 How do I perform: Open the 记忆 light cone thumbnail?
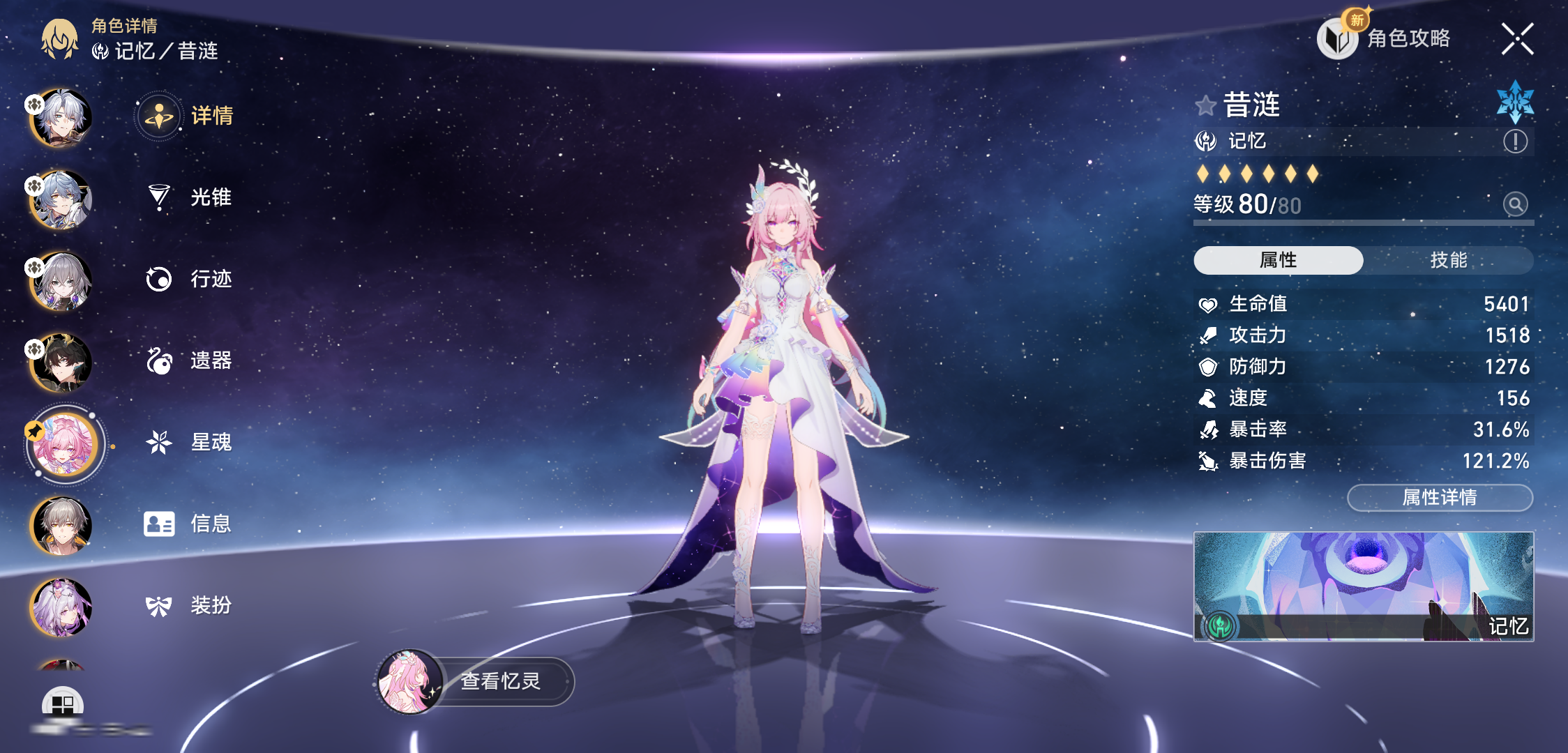tap(1363, 586)
